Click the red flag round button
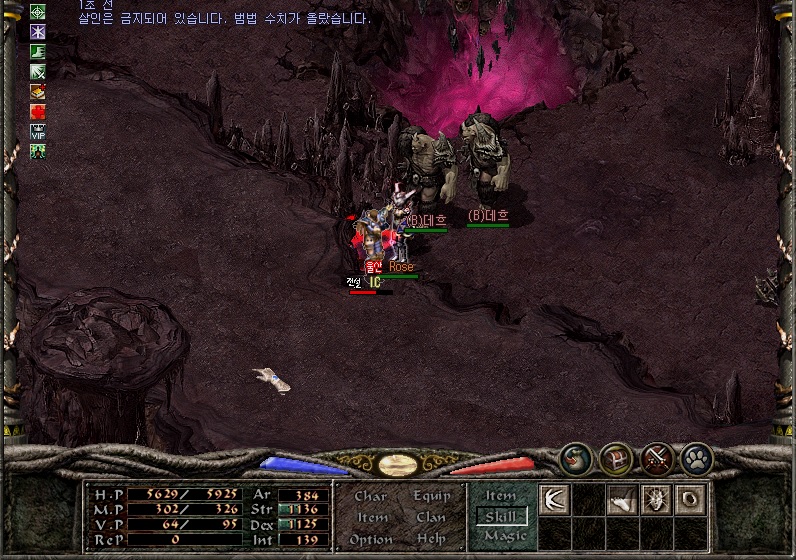The image size is (796, 560). click(x=615, y=458)
